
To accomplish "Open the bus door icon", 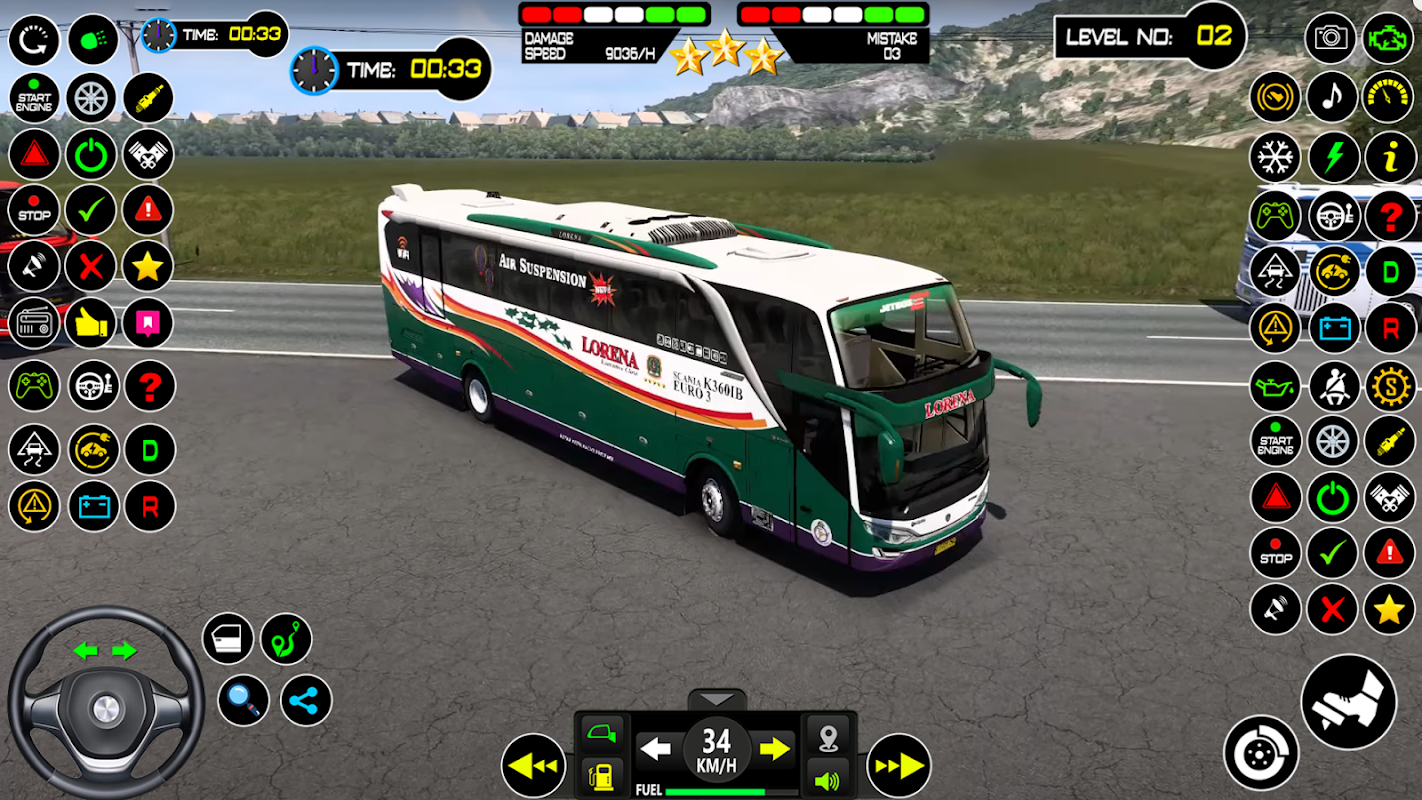I will [228, 639].
